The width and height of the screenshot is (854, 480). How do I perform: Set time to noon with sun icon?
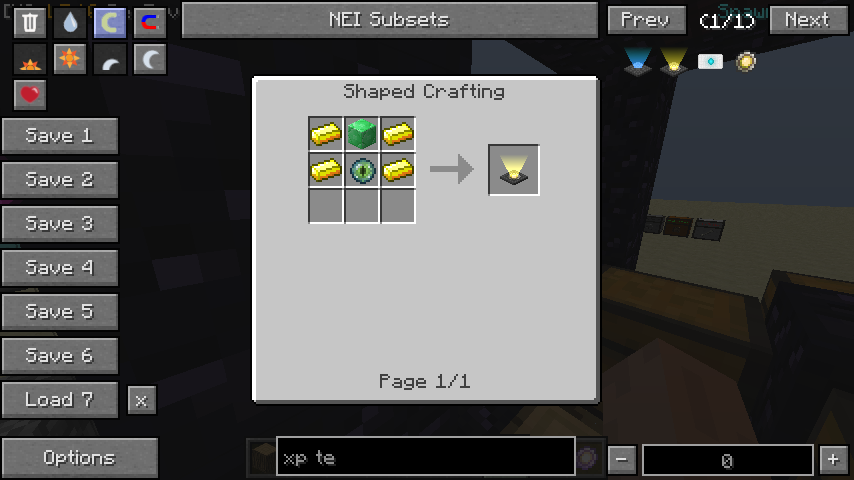pos(70,59)
